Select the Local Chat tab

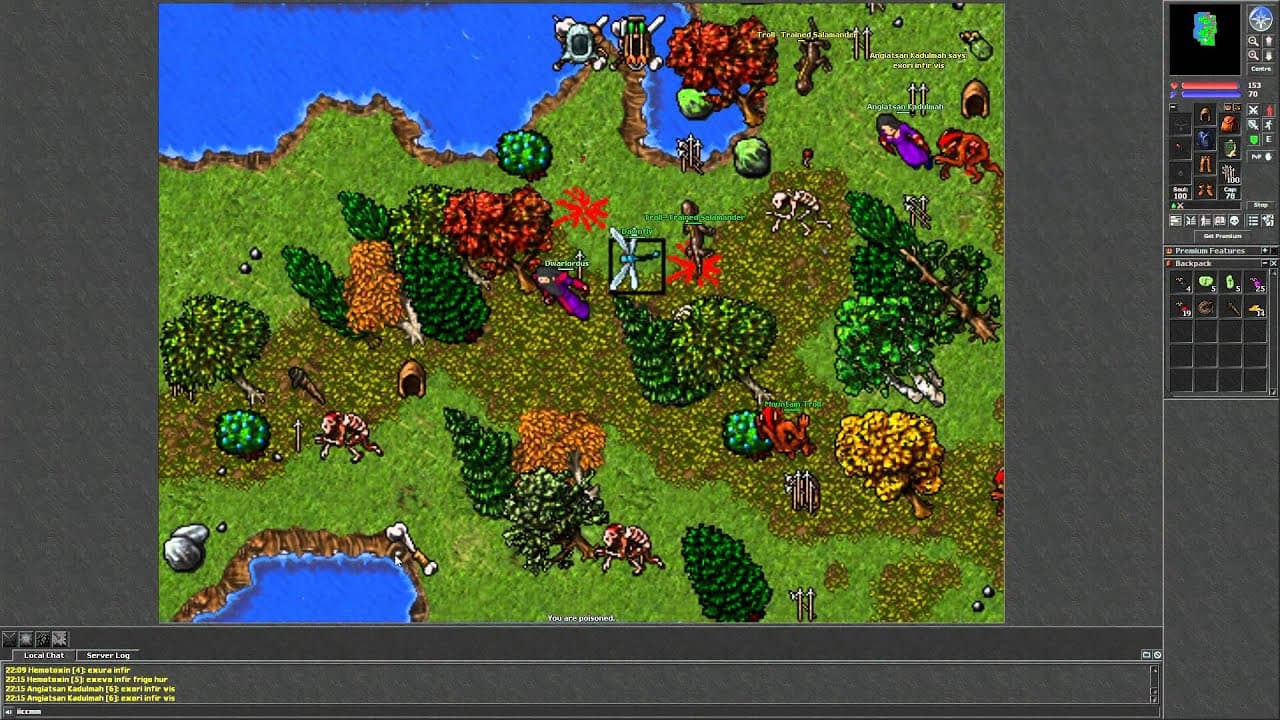[x=44, y=655]
